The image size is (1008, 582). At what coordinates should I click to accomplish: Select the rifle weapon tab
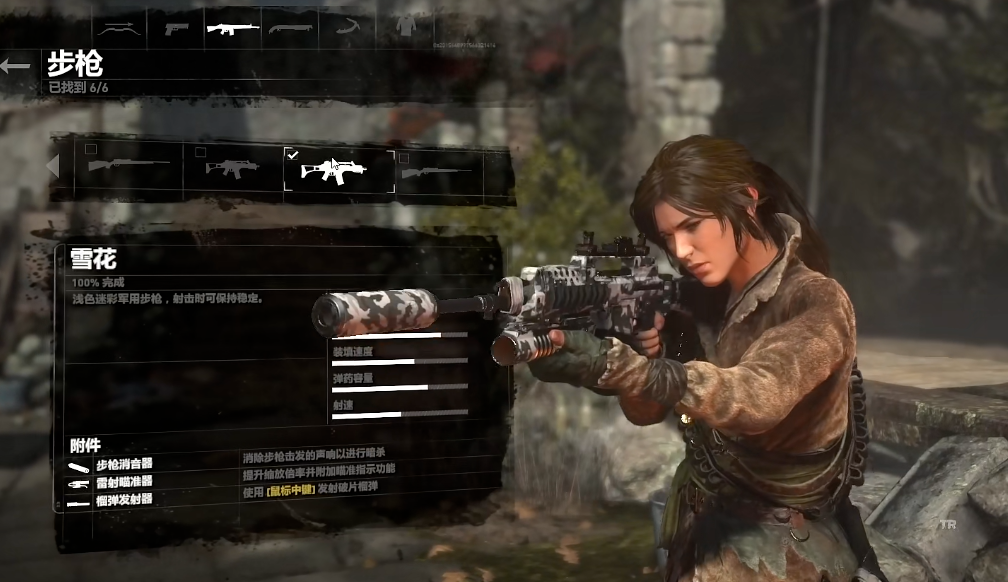tap(233, 27)
